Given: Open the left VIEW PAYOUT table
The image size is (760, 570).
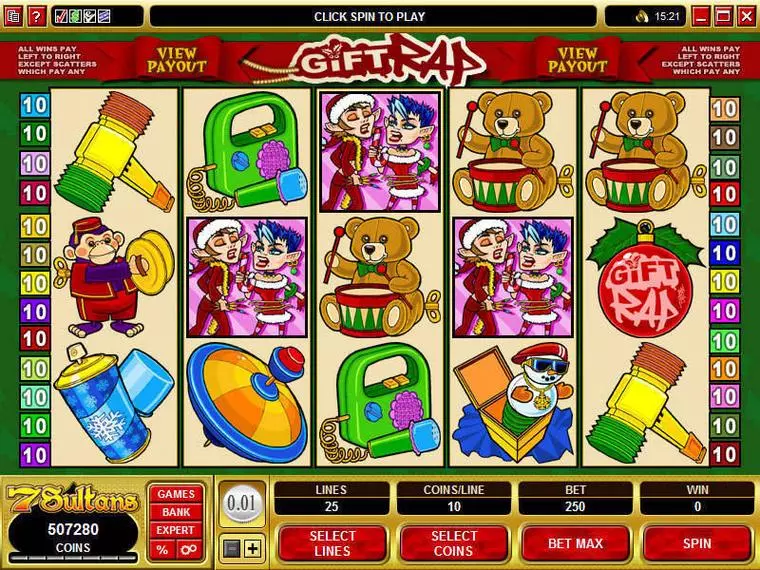Looking at the screenshot, I should pyautogui.click(x=177, y=60).
